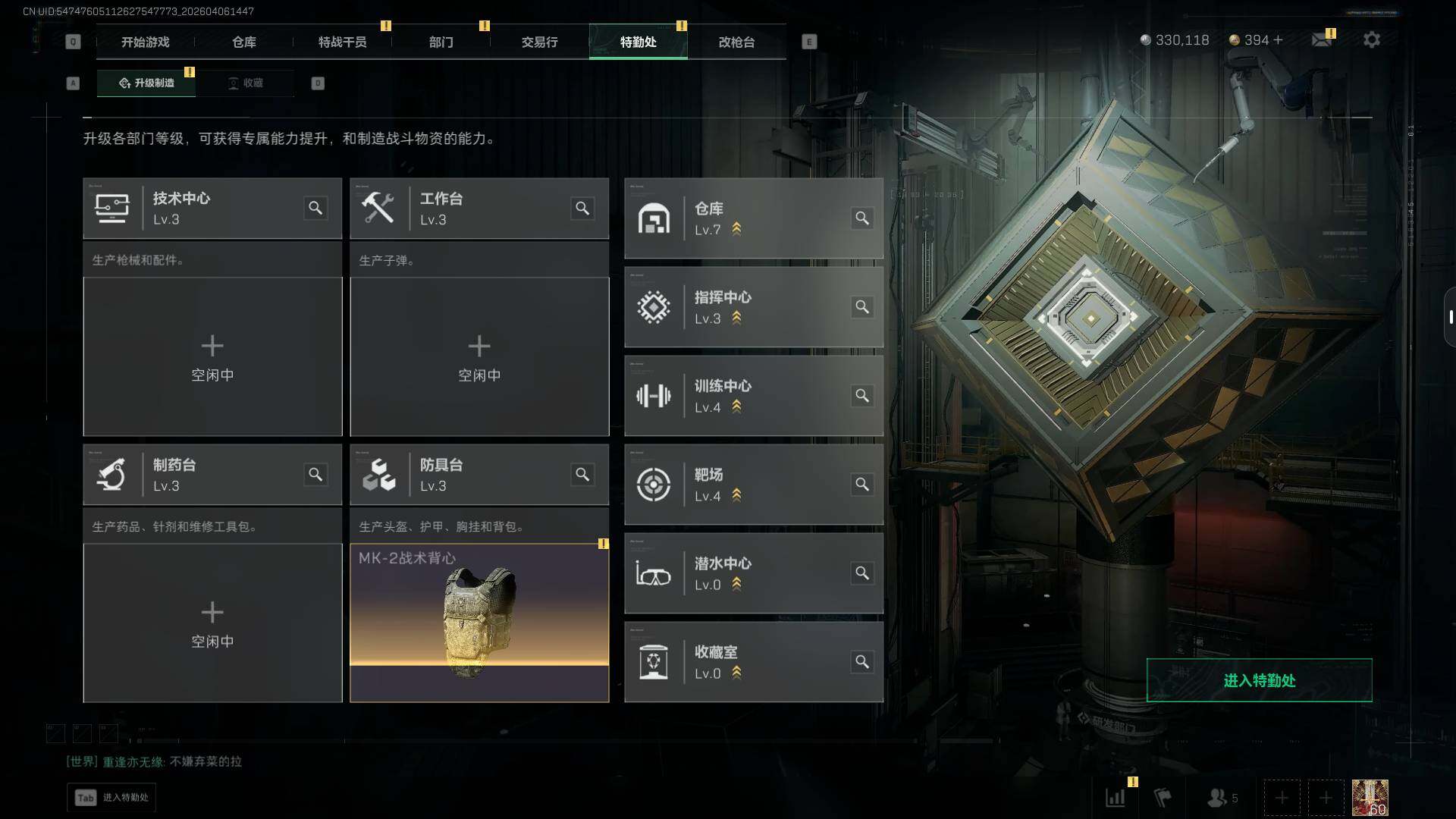Screen dimensions: 1456x819
Task: Go to the 部门 tab
Action: [x=441, y=42]
